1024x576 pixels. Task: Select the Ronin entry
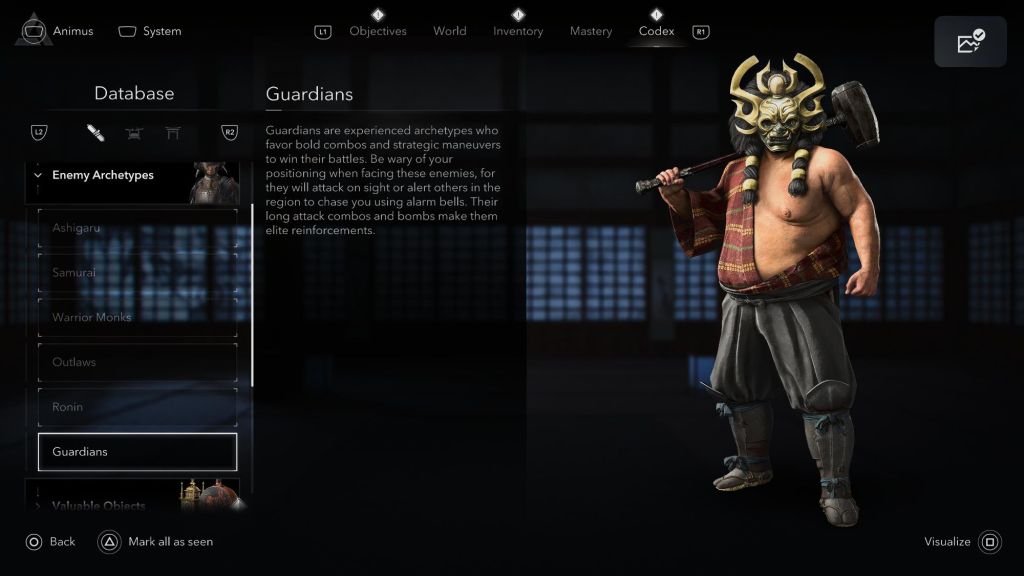click(x=137, y=407)
